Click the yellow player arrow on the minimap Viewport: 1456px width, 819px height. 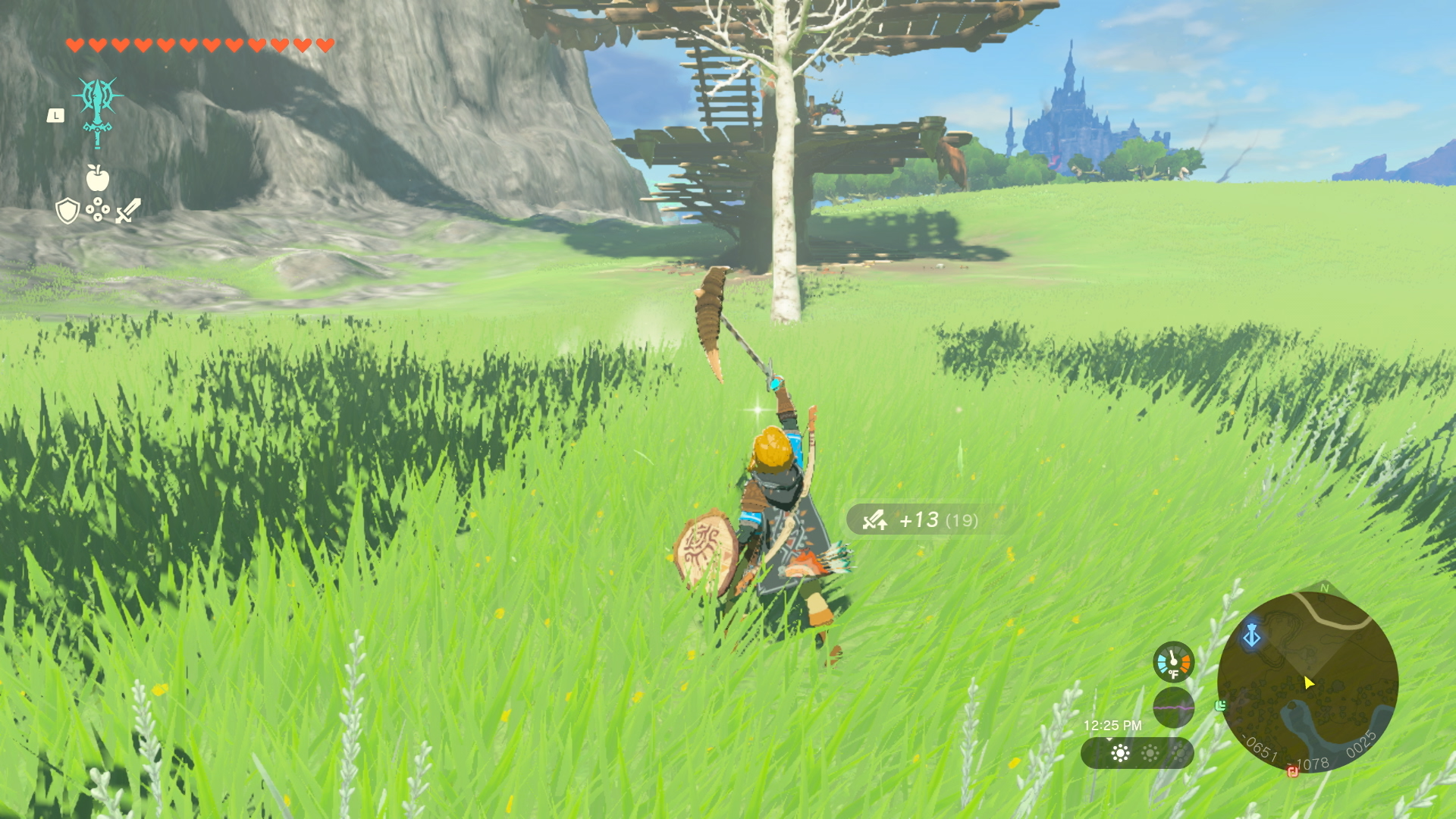1309,683
